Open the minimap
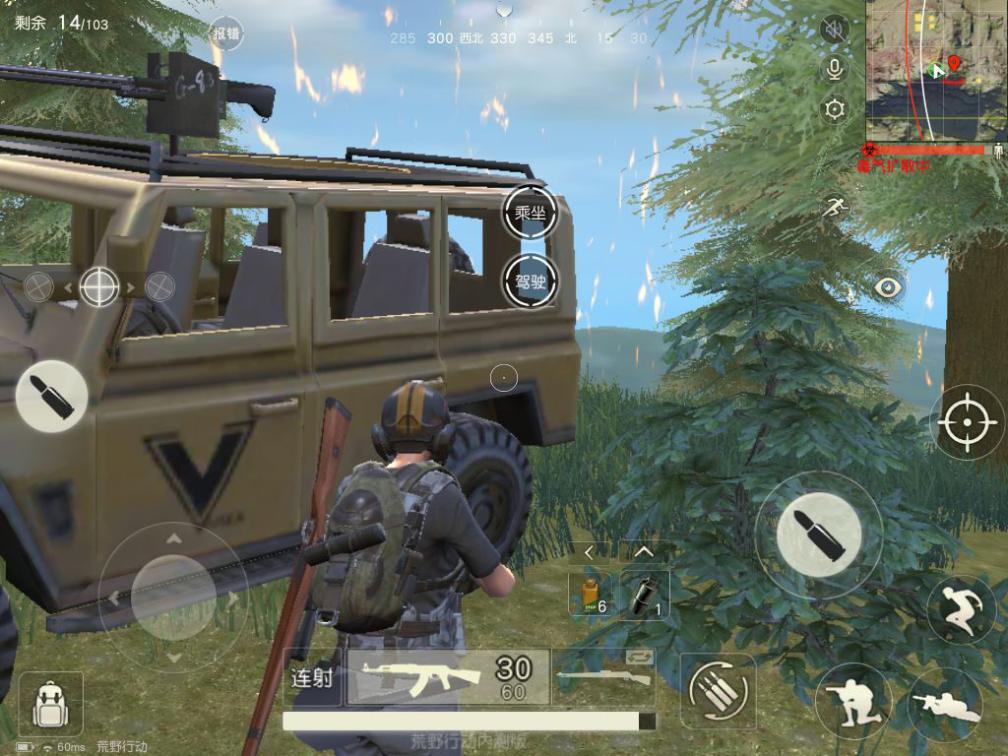Viewport: 1008px width, 756px height. (935, 71)
